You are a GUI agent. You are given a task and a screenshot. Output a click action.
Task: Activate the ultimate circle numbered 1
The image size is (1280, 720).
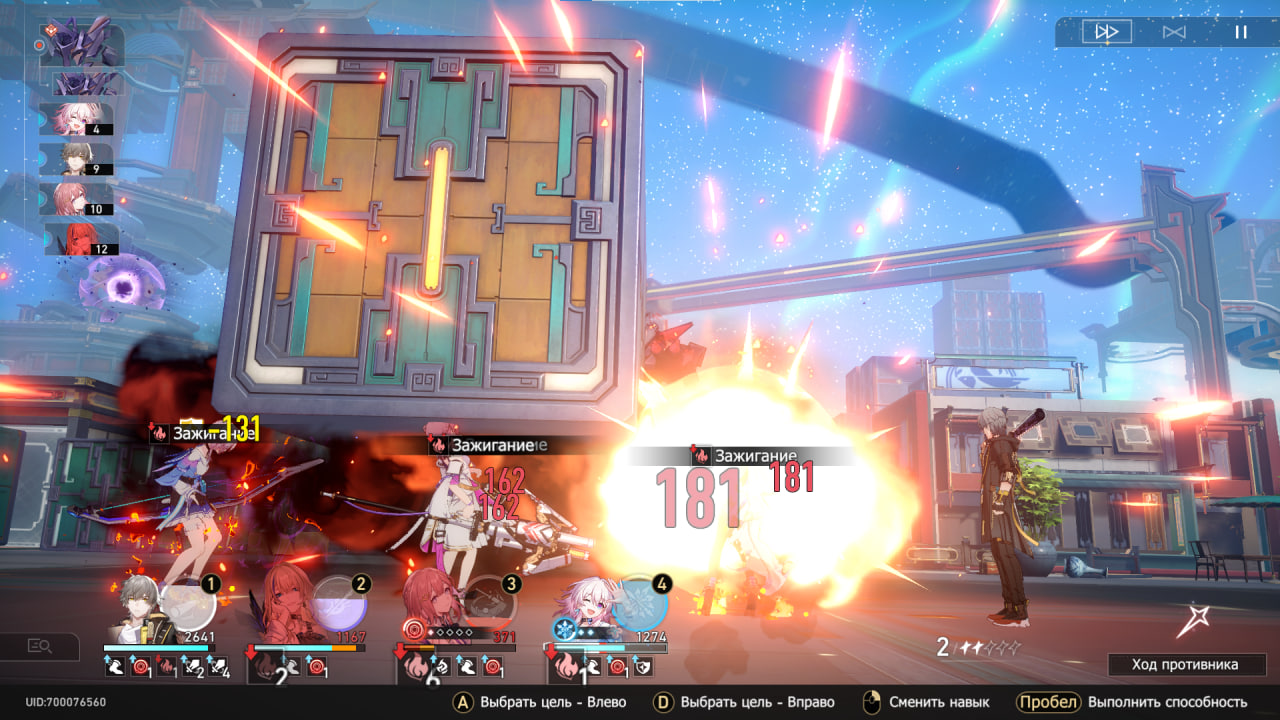pyautogui.click(x=188, y=606)
